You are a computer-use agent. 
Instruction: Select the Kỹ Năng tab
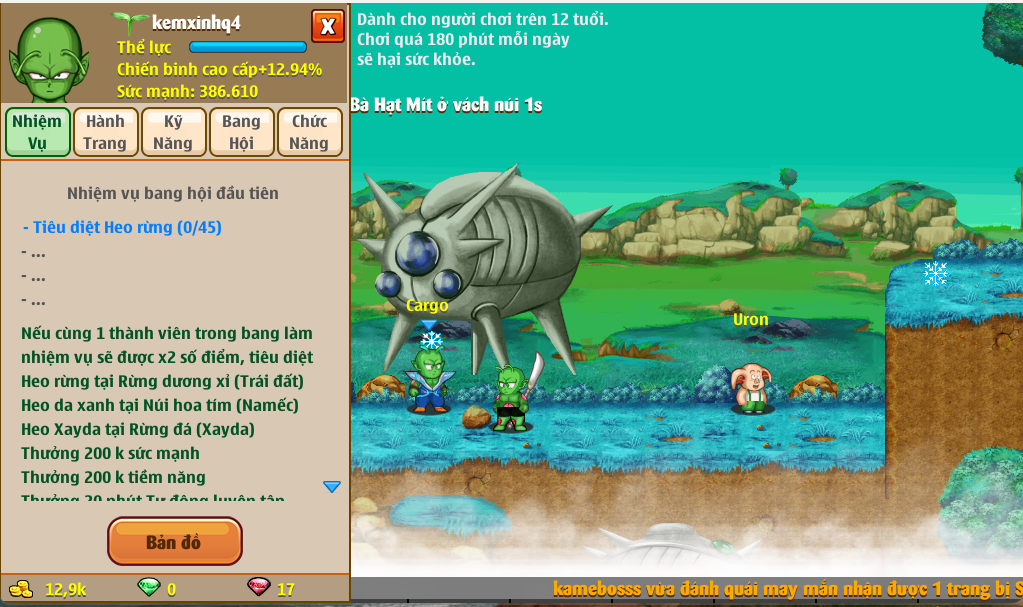tap(173, 132)
